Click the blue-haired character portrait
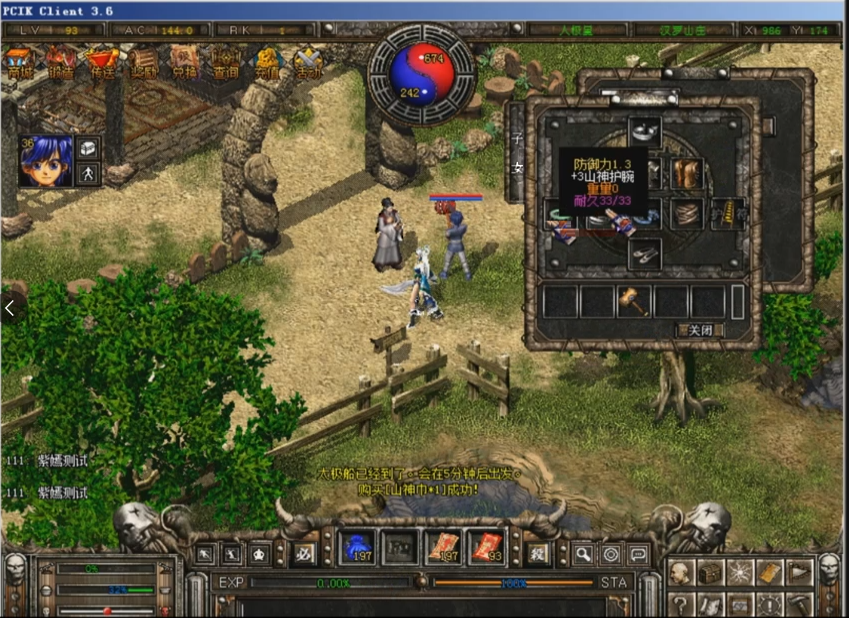This screenshot has height=618, width=849. [46, 160]
